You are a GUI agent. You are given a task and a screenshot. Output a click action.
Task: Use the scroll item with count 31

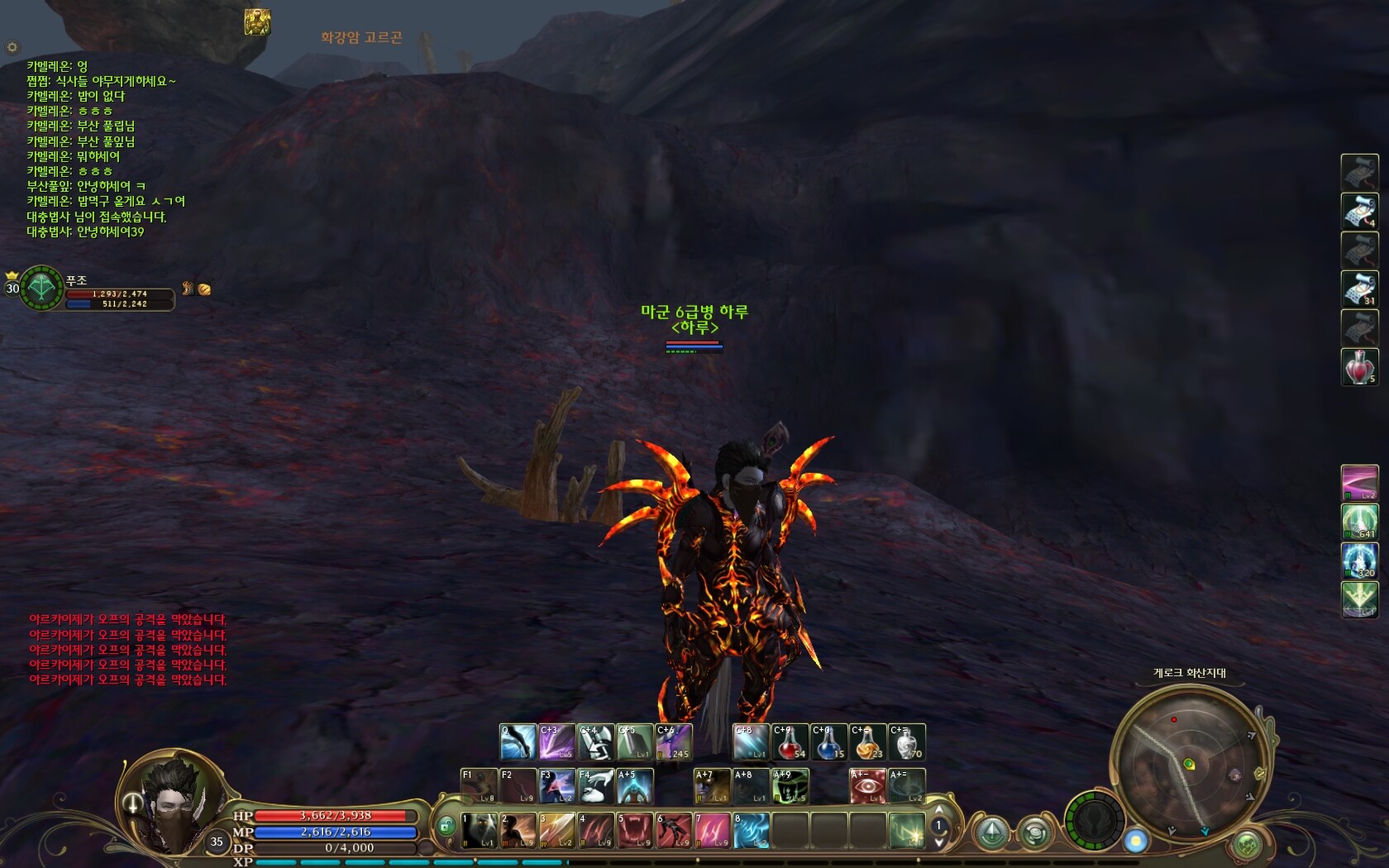pyautogui.click(x=1359, y=289)
